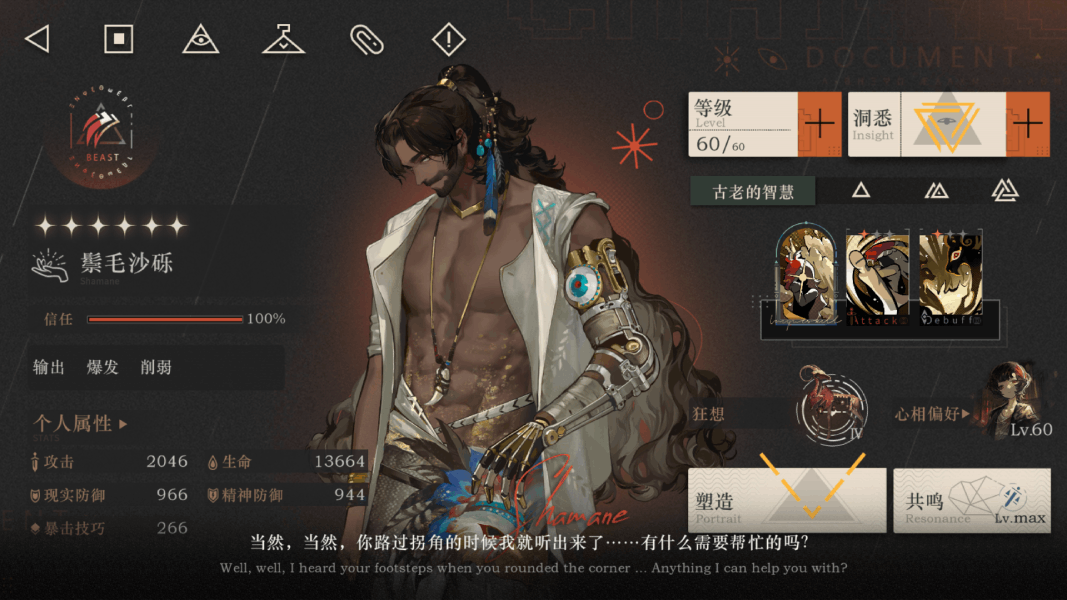
Task: Go back with the left arrow button
Action: pos(37,39)
